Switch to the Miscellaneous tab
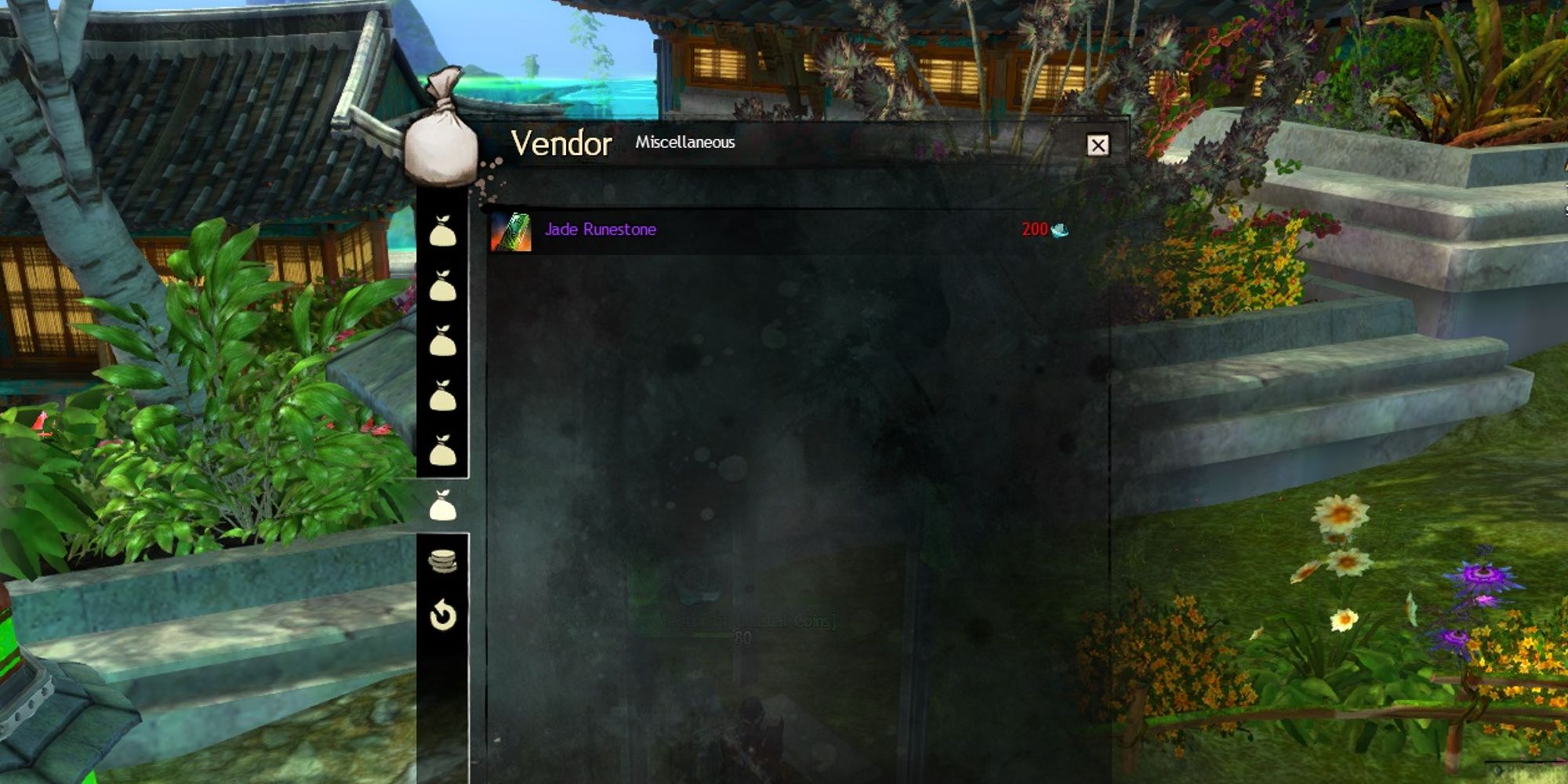Viewport: 1568px width, 784px height. click(684, 144)
